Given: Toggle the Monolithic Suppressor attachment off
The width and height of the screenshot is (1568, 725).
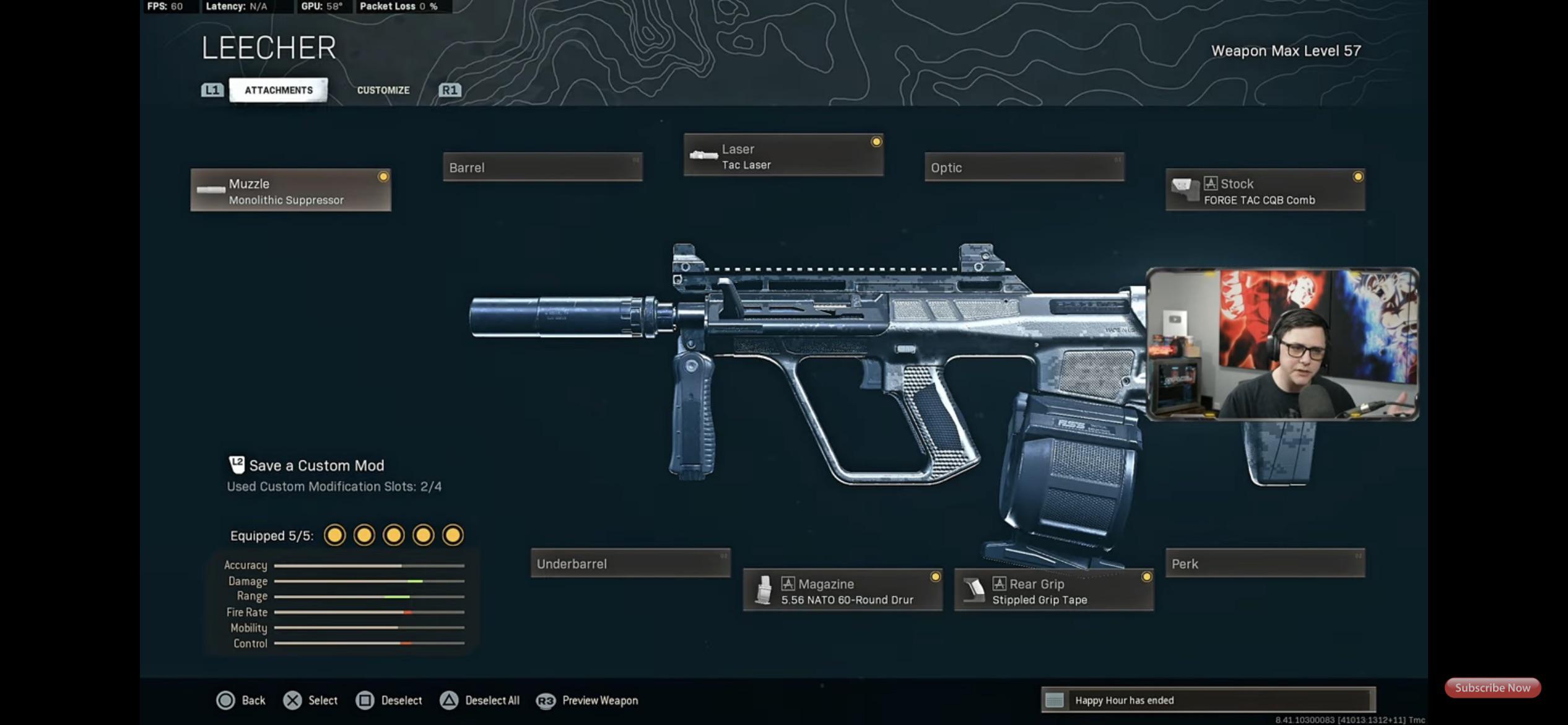Looking at the screenshot, I should click(384, 177).
